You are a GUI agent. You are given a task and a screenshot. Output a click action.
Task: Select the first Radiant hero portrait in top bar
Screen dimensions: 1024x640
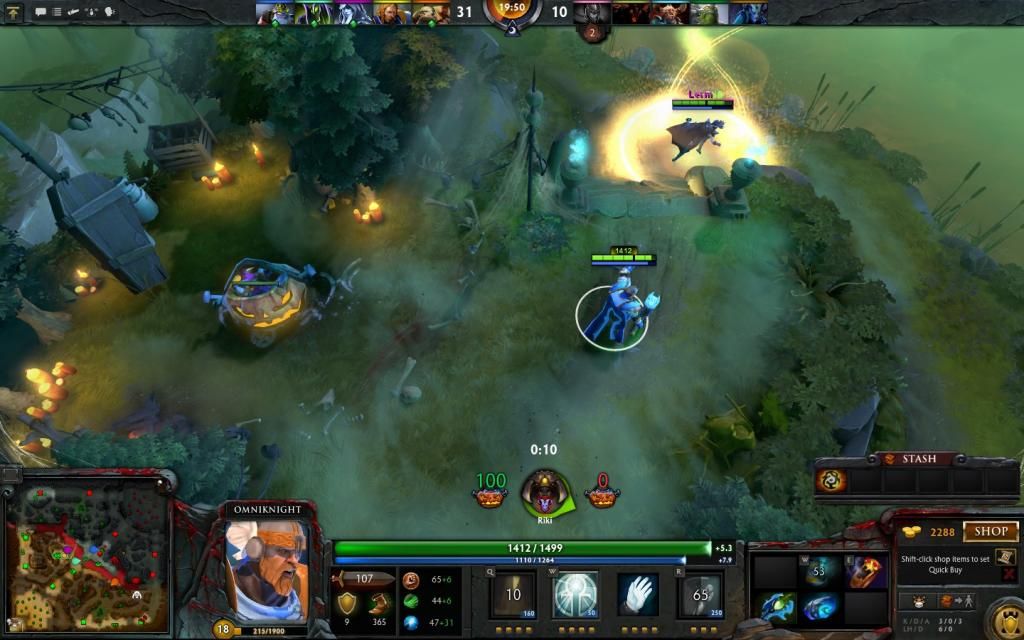pyautogui.click(x=268, y=13)
